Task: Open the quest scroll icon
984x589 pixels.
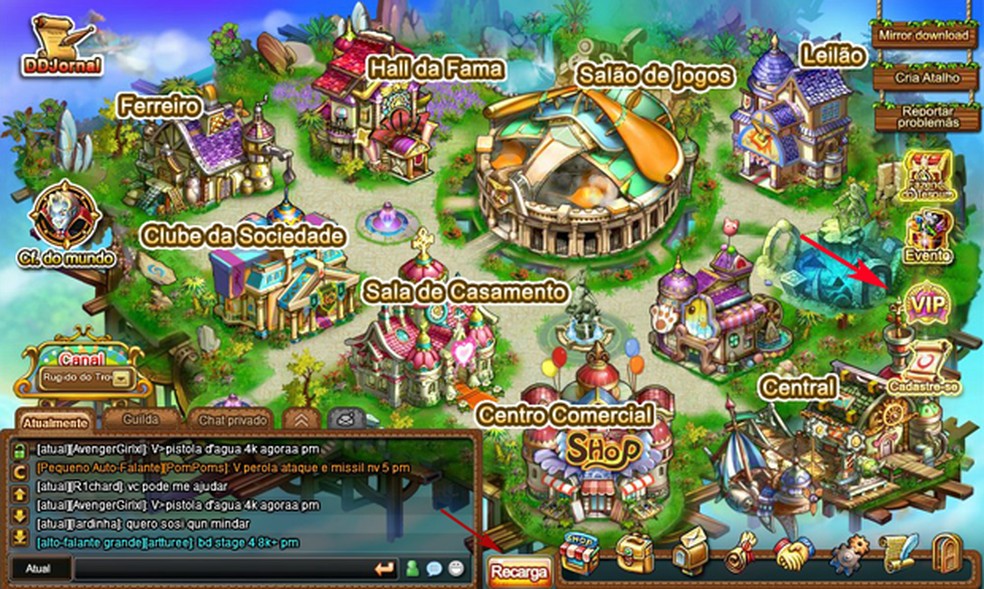Action: tap(742, 553)
